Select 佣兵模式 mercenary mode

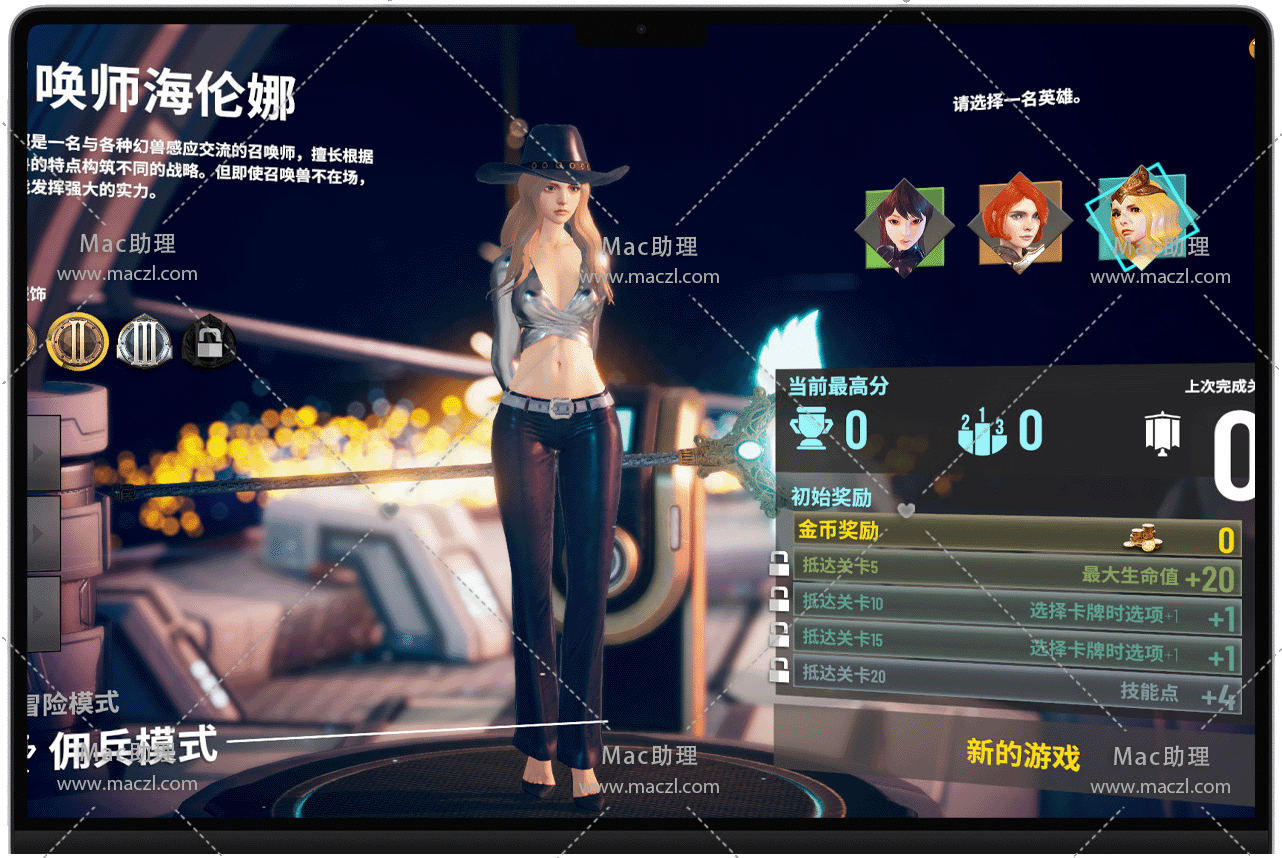134,748
